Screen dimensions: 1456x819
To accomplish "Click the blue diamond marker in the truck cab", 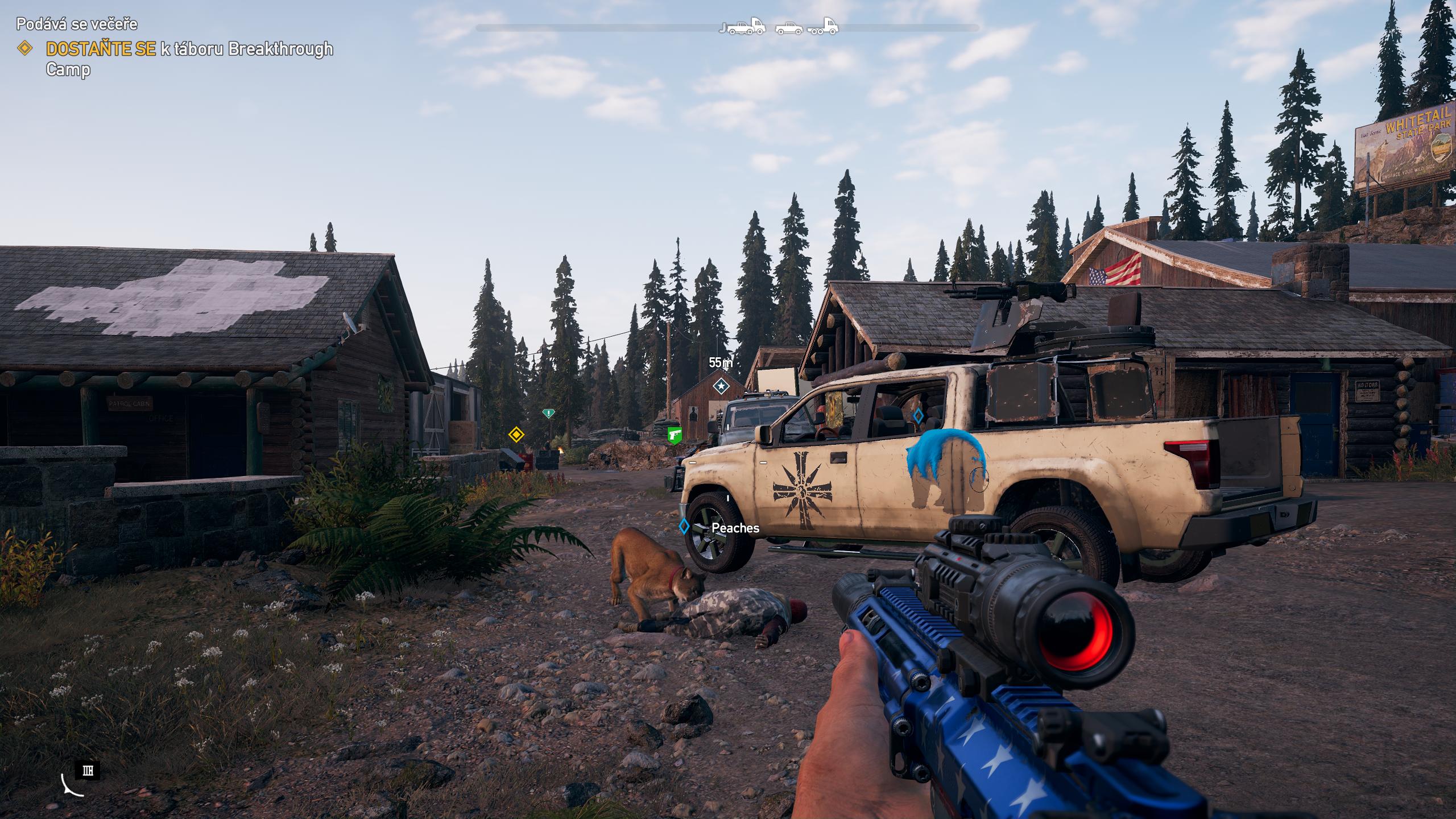I will (x=917, y=416).
